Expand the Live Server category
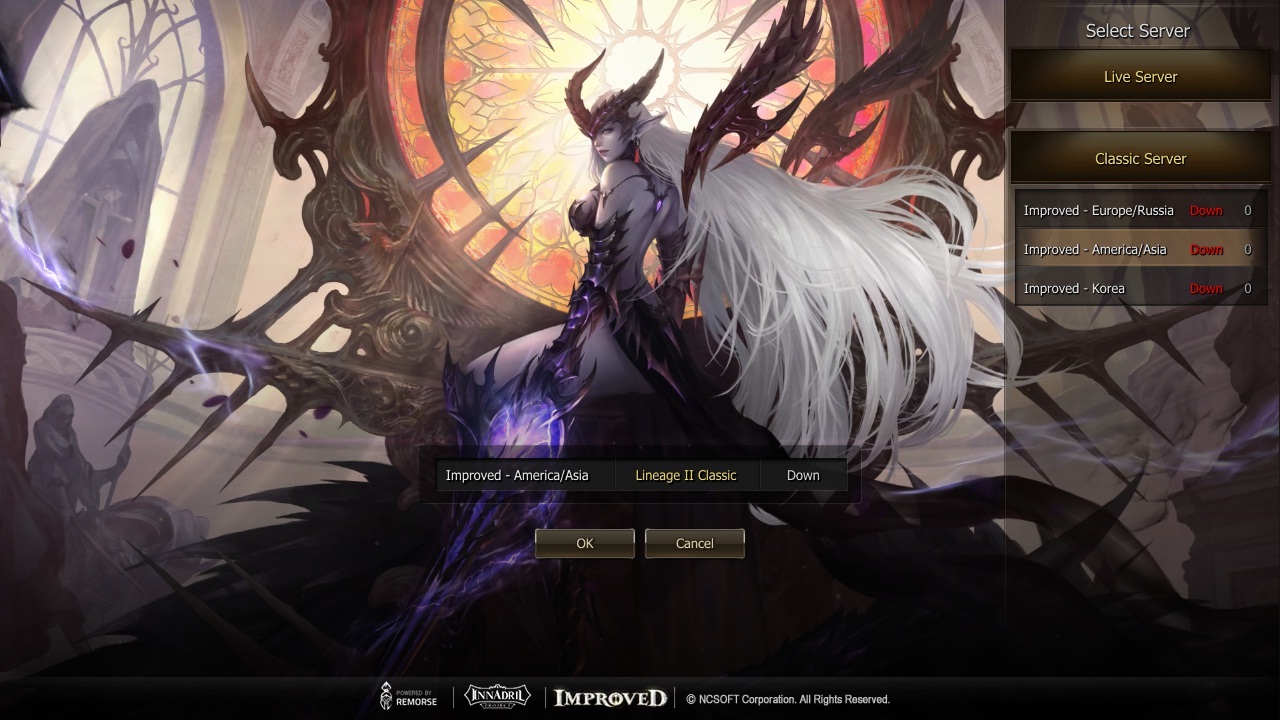The height and width of the screenshot is (720, 1280). coord(1140,77)
